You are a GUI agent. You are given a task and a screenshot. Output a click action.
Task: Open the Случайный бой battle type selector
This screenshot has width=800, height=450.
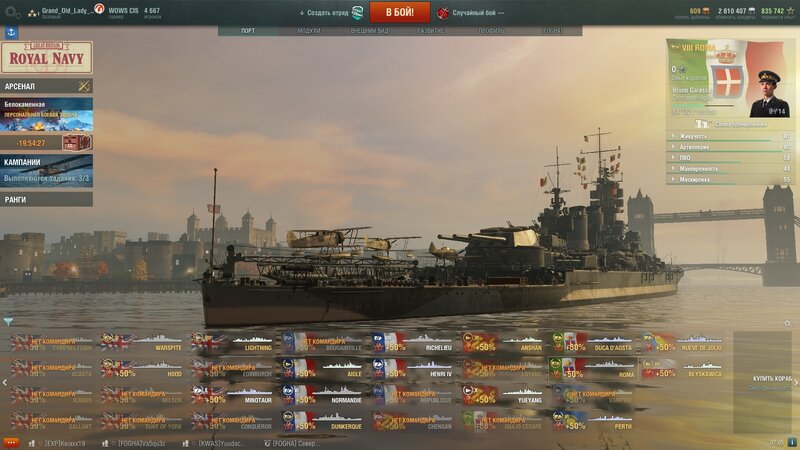(470, 13)
